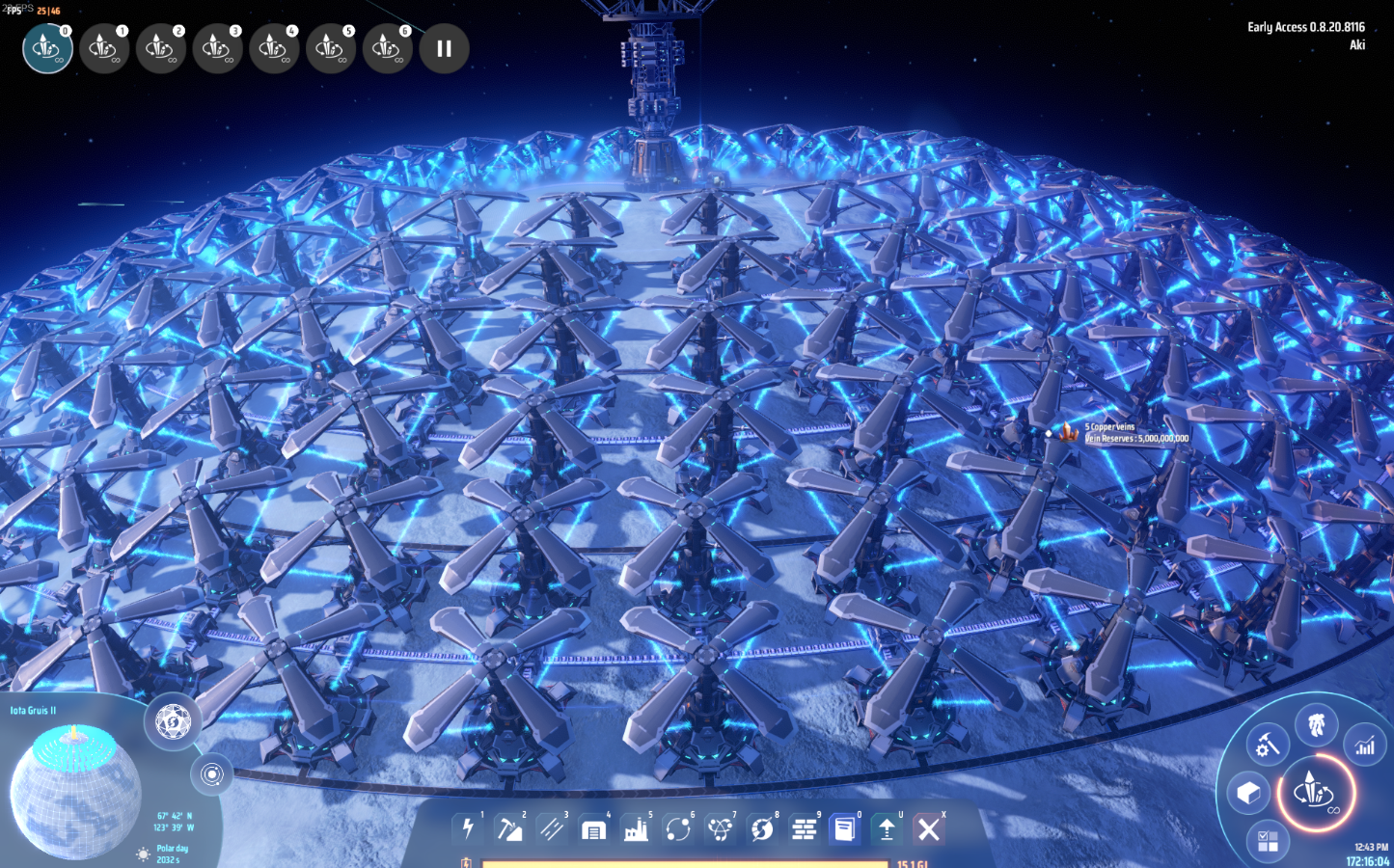Activate the X dismantle tool

point(928,828)
